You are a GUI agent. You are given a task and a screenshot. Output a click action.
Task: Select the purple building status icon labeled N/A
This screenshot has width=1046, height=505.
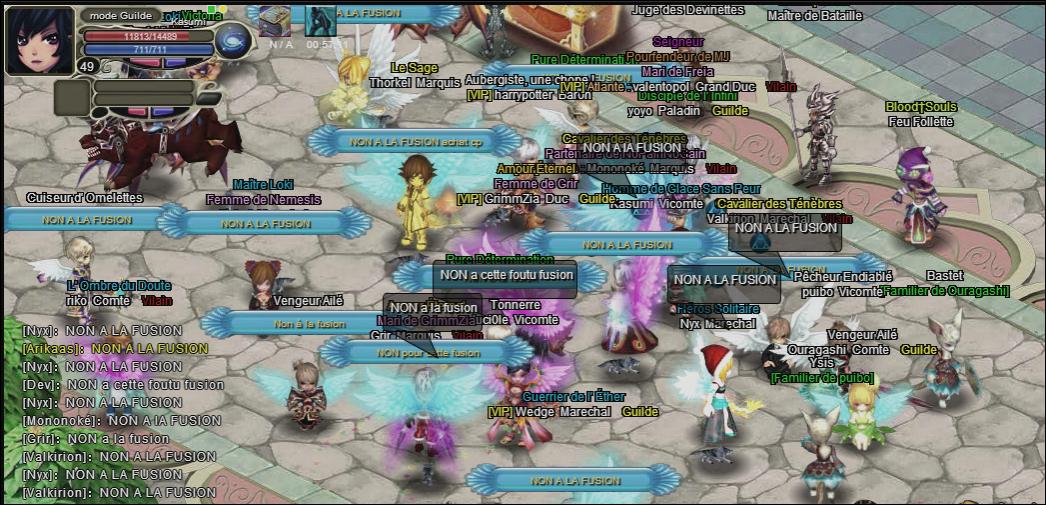click(x=274, y=21)
